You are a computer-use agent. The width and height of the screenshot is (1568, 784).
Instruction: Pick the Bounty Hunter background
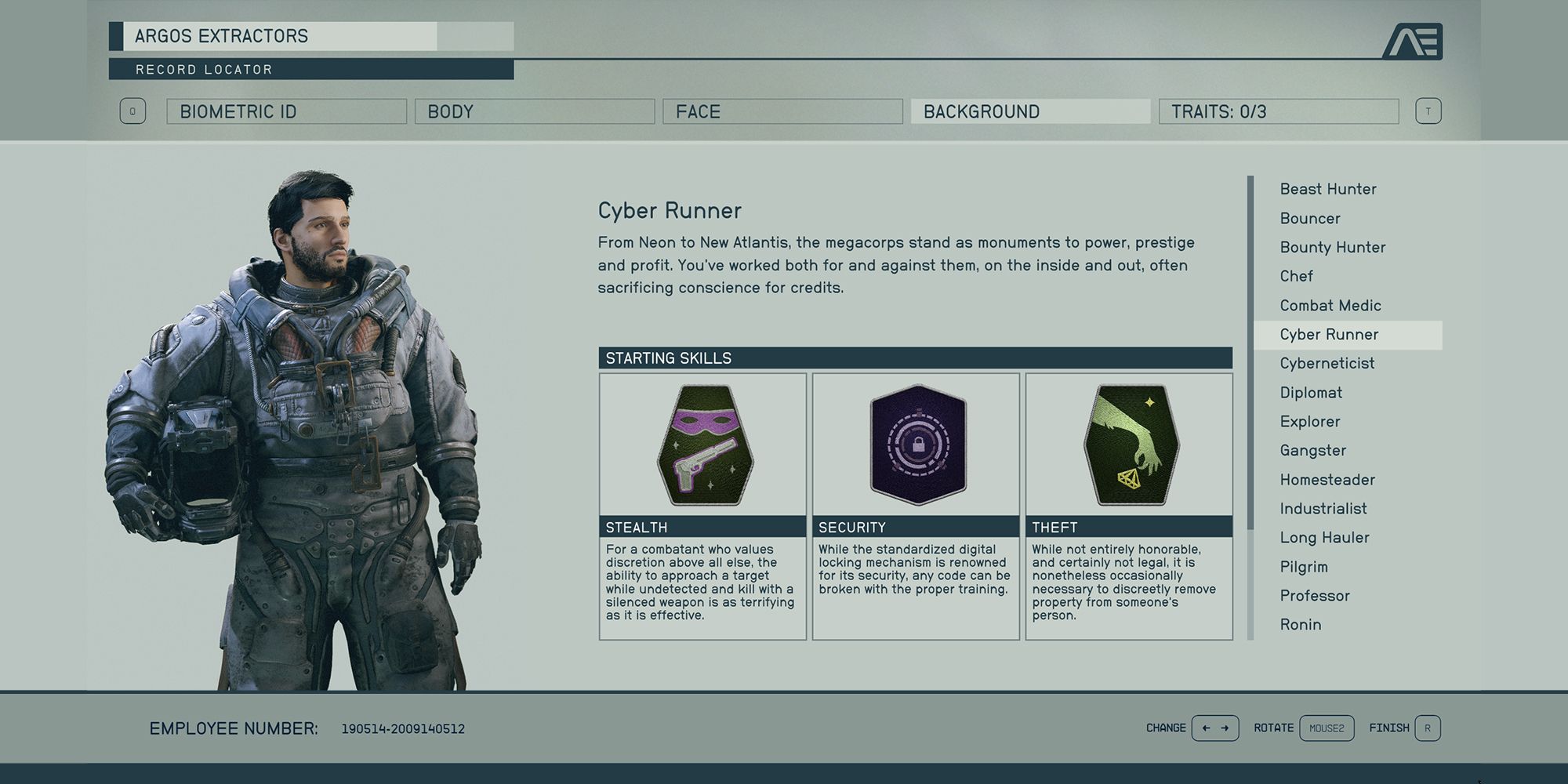[1333, 248]
